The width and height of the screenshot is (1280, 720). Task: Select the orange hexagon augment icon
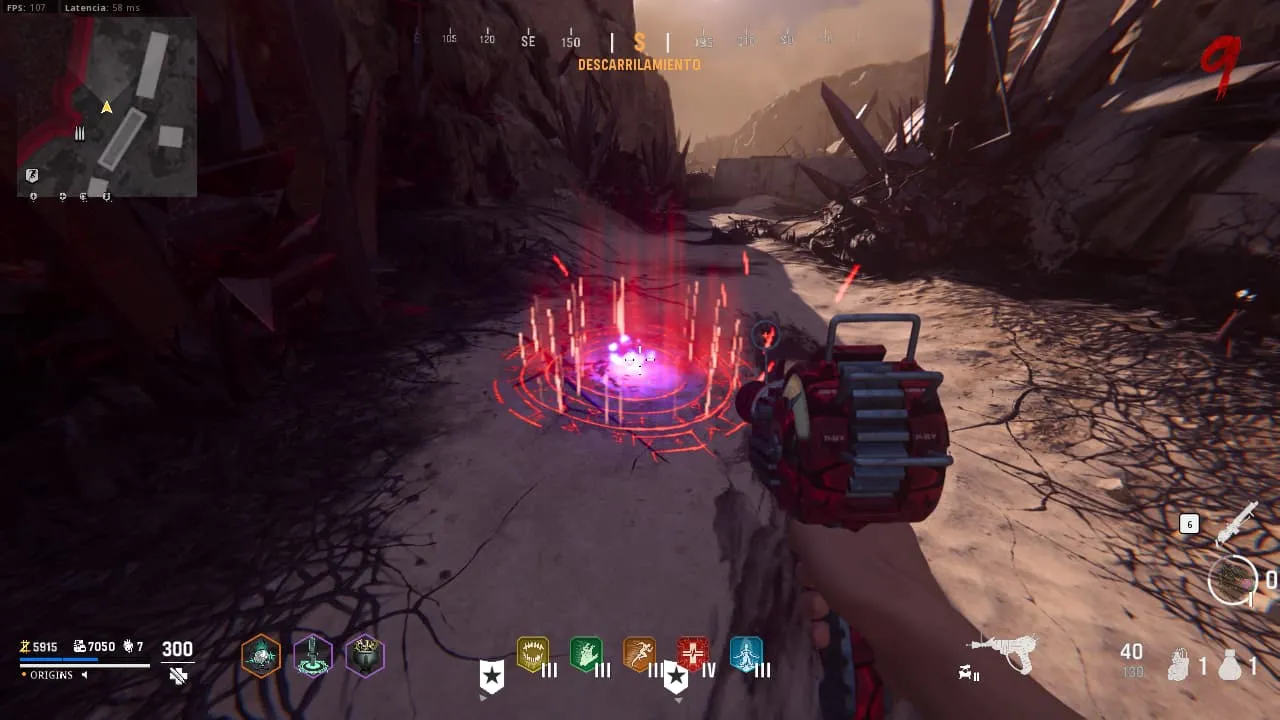click(x=261, y=656)
